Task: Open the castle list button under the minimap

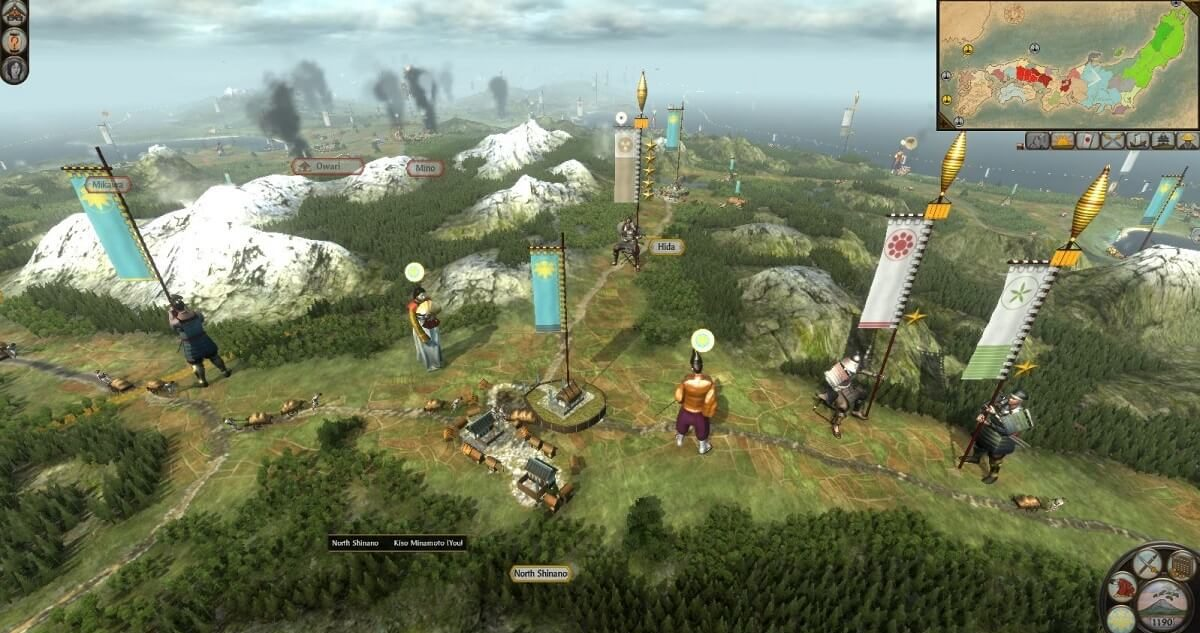Action: 1162,141
